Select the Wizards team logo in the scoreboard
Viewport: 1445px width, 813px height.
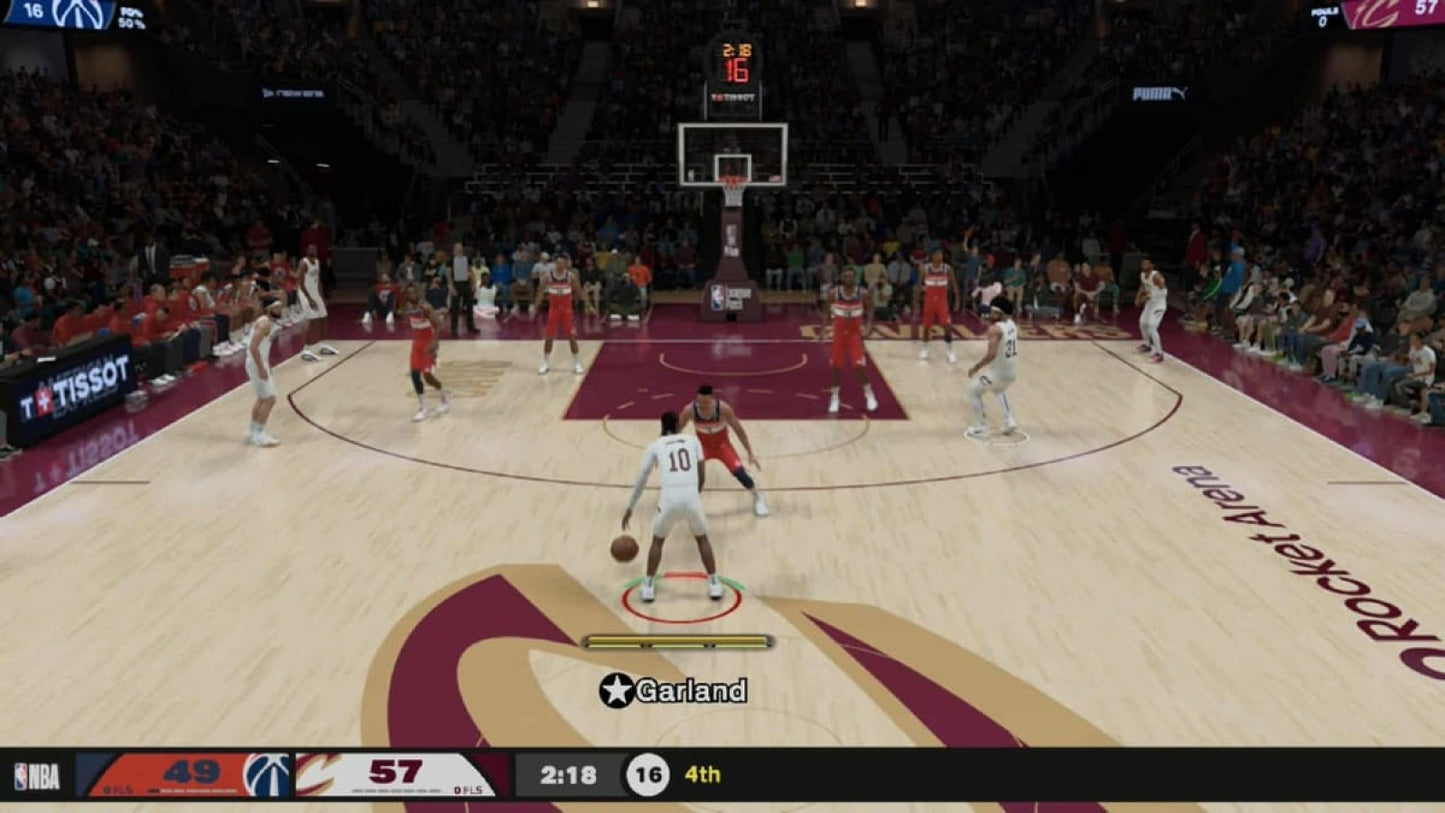pyautogui.click(x=268, y=776)
